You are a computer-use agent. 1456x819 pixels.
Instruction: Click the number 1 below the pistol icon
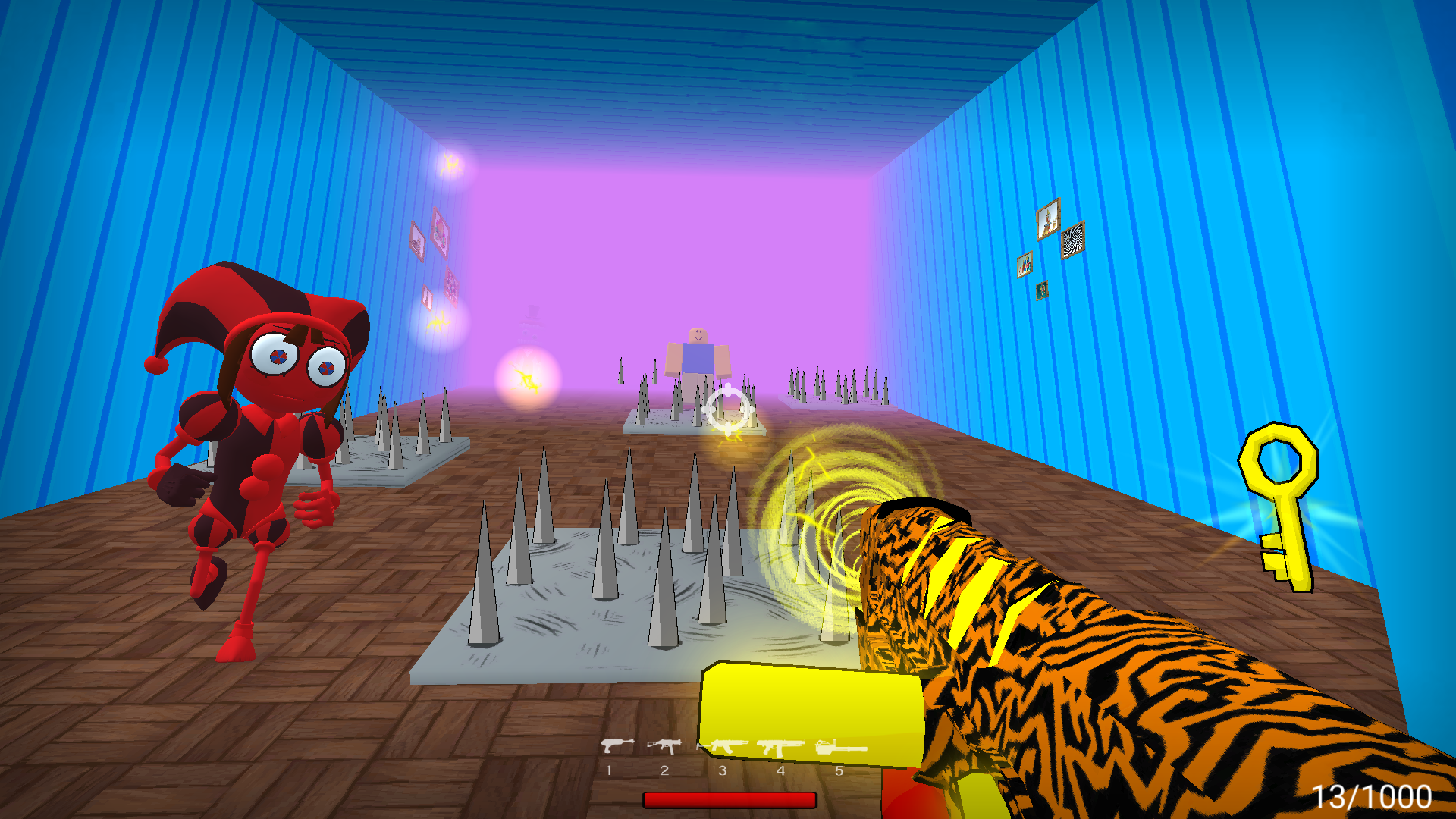pos(610,771)
